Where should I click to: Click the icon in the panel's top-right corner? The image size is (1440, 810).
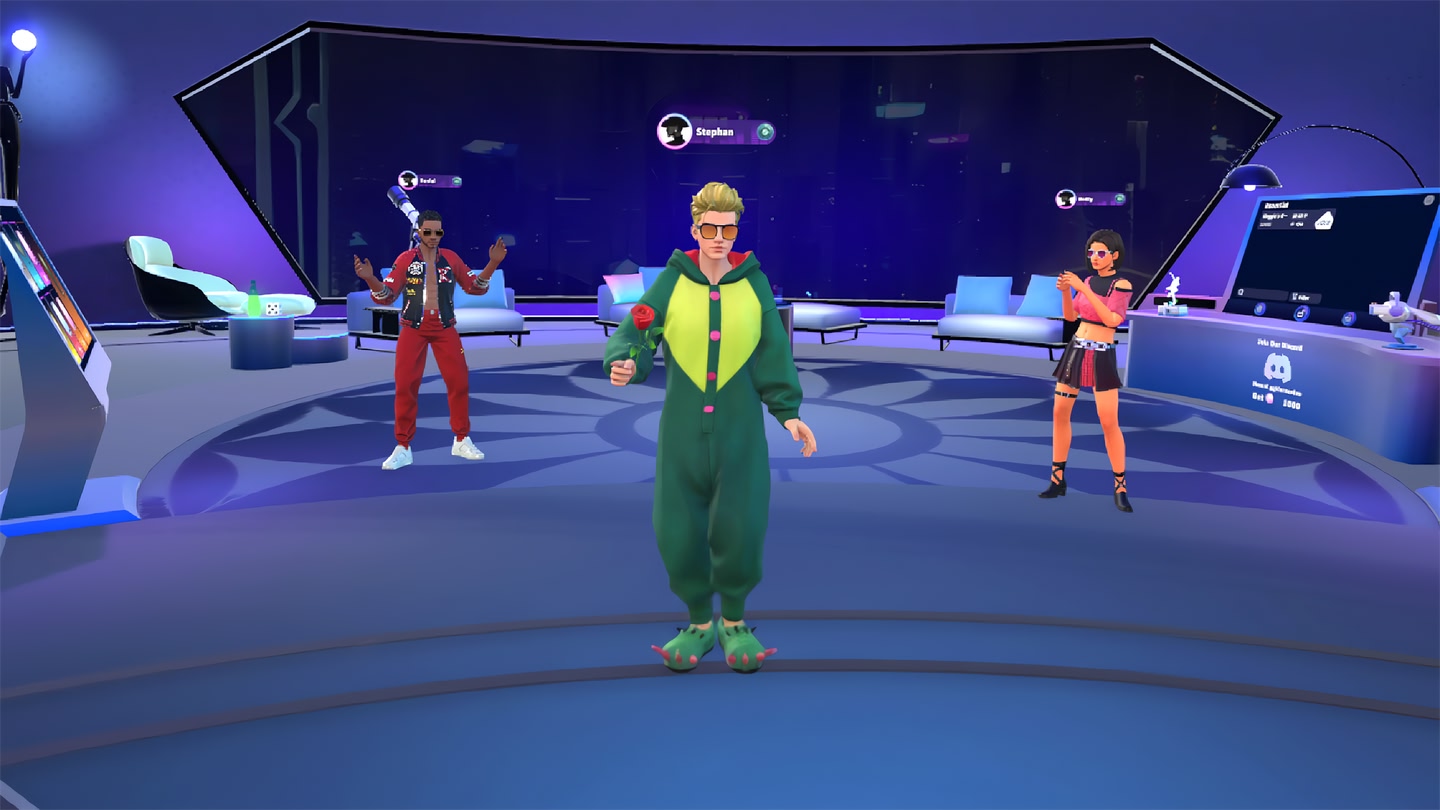click(1426, 201)
